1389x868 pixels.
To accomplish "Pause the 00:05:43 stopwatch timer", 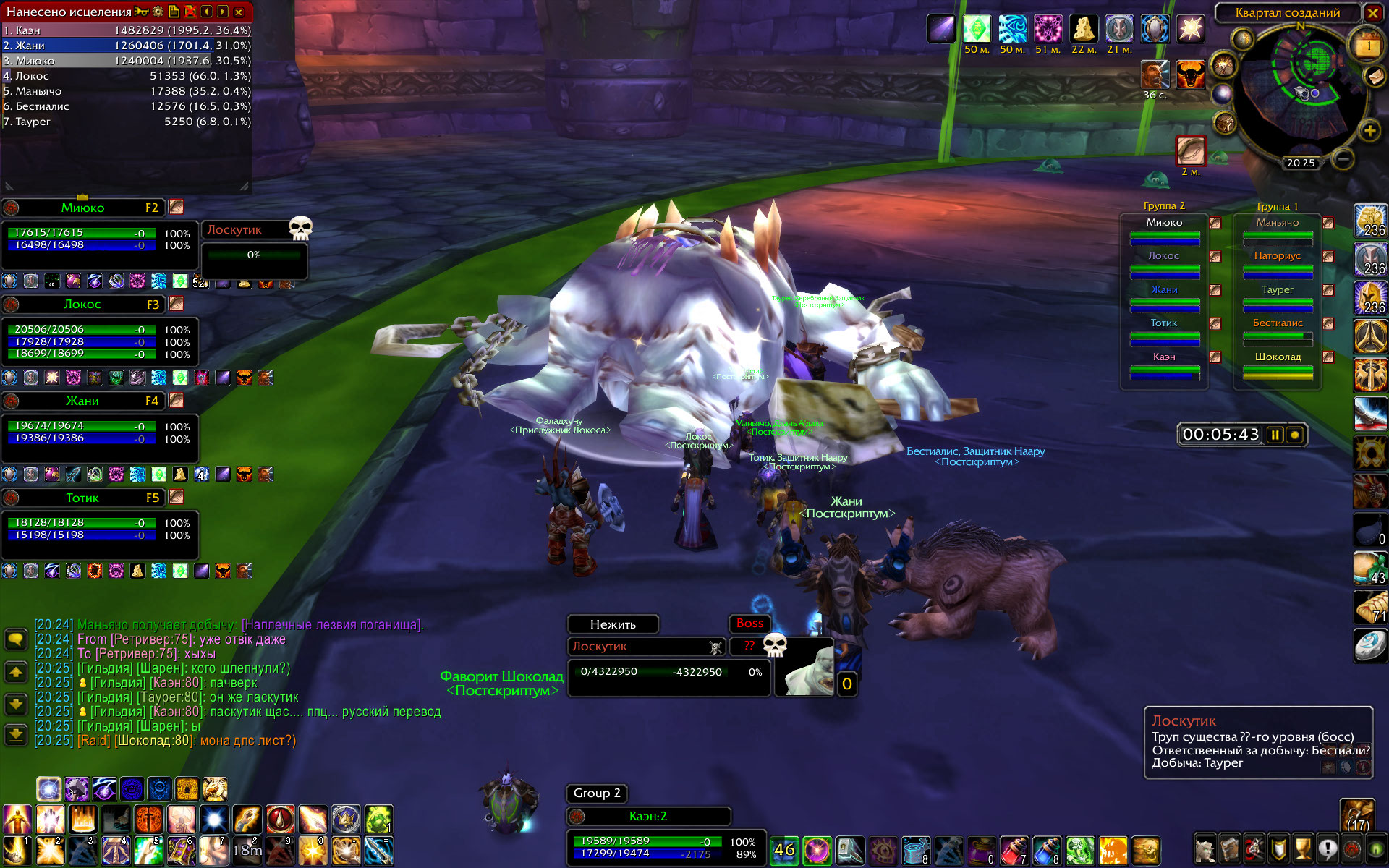I will [1275, 435].
